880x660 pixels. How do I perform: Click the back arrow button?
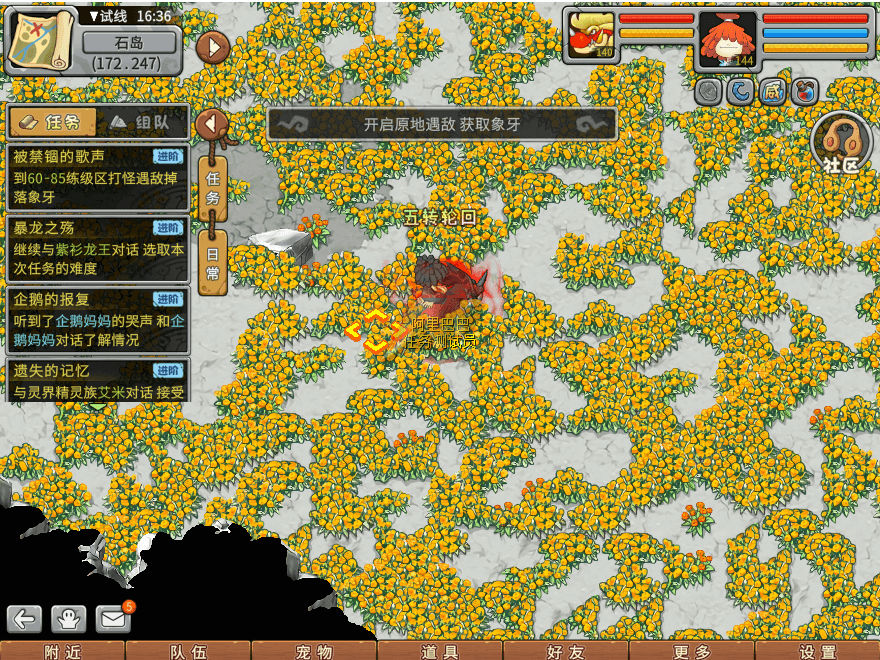[24, 619]
